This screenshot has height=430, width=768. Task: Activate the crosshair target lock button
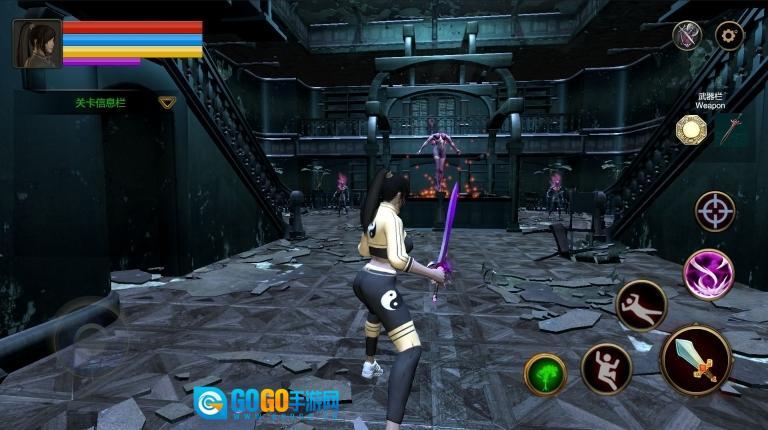pos(715,211)
